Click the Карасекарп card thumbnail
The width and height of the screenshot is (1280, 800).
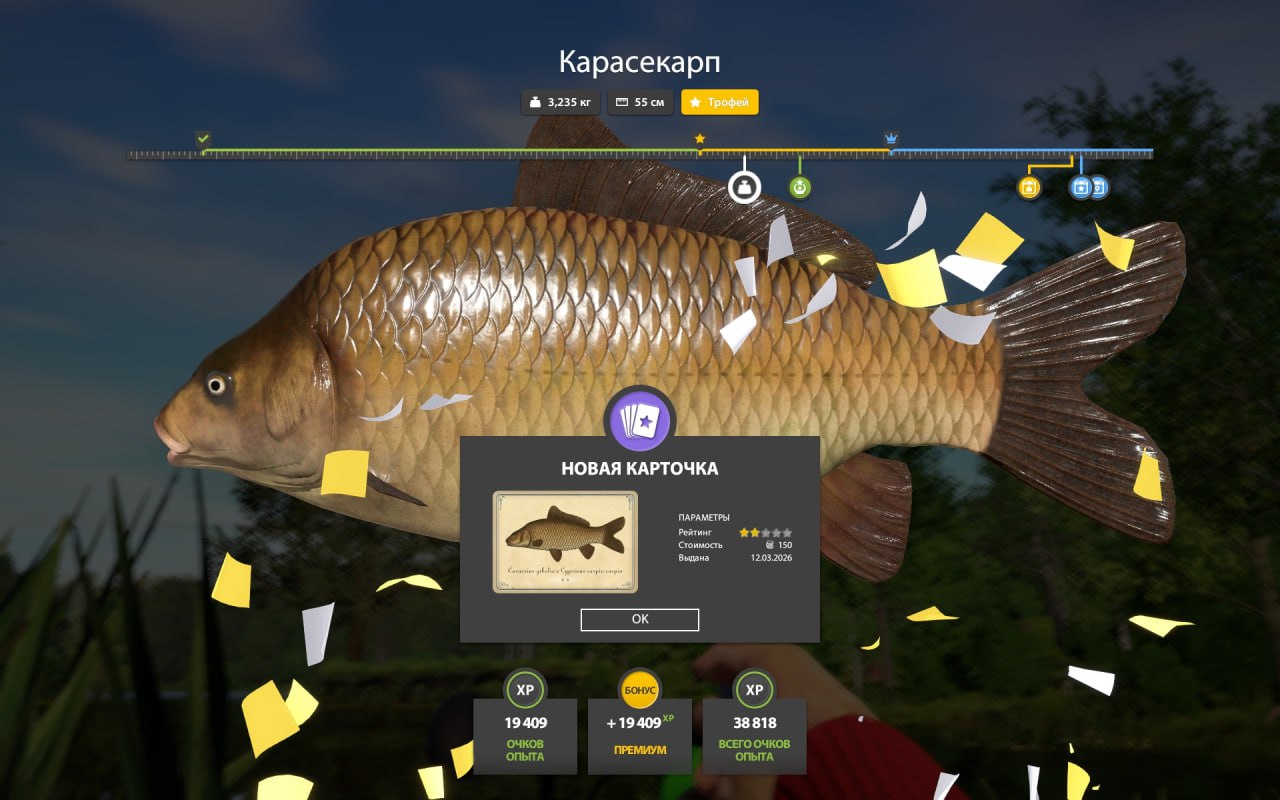pos(565,542)
